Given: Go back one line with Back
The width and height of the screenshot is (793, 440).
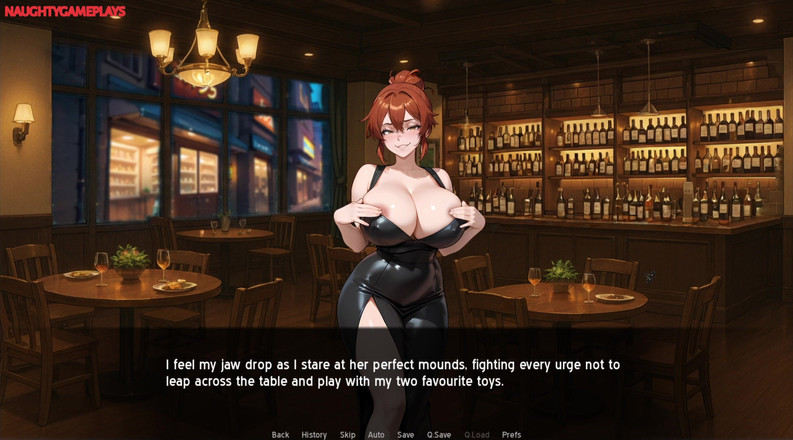Looking at the screenshot, I should pos(280,435).
